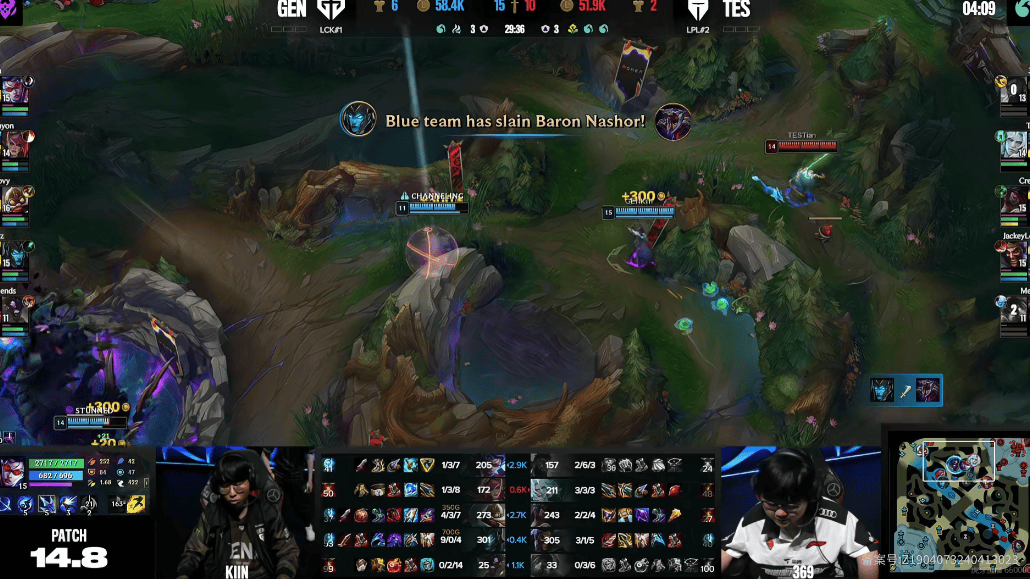Screen dimensions: 1030x579
Task: Click the blue champion portrait in the Baron announcement
Action: (x=356, y=121)
